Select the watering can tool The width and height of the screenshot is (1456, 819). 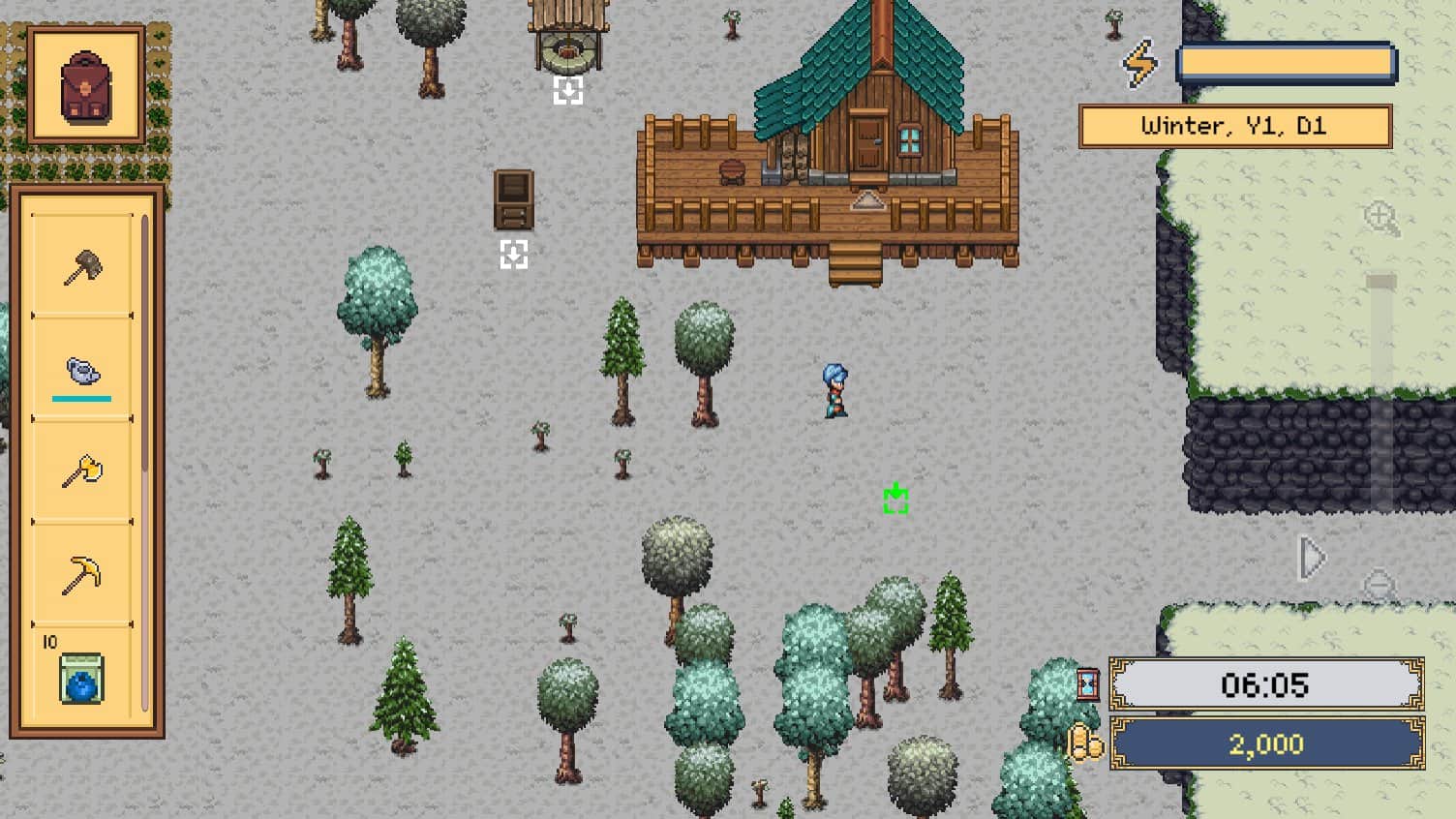coord(82,371)
